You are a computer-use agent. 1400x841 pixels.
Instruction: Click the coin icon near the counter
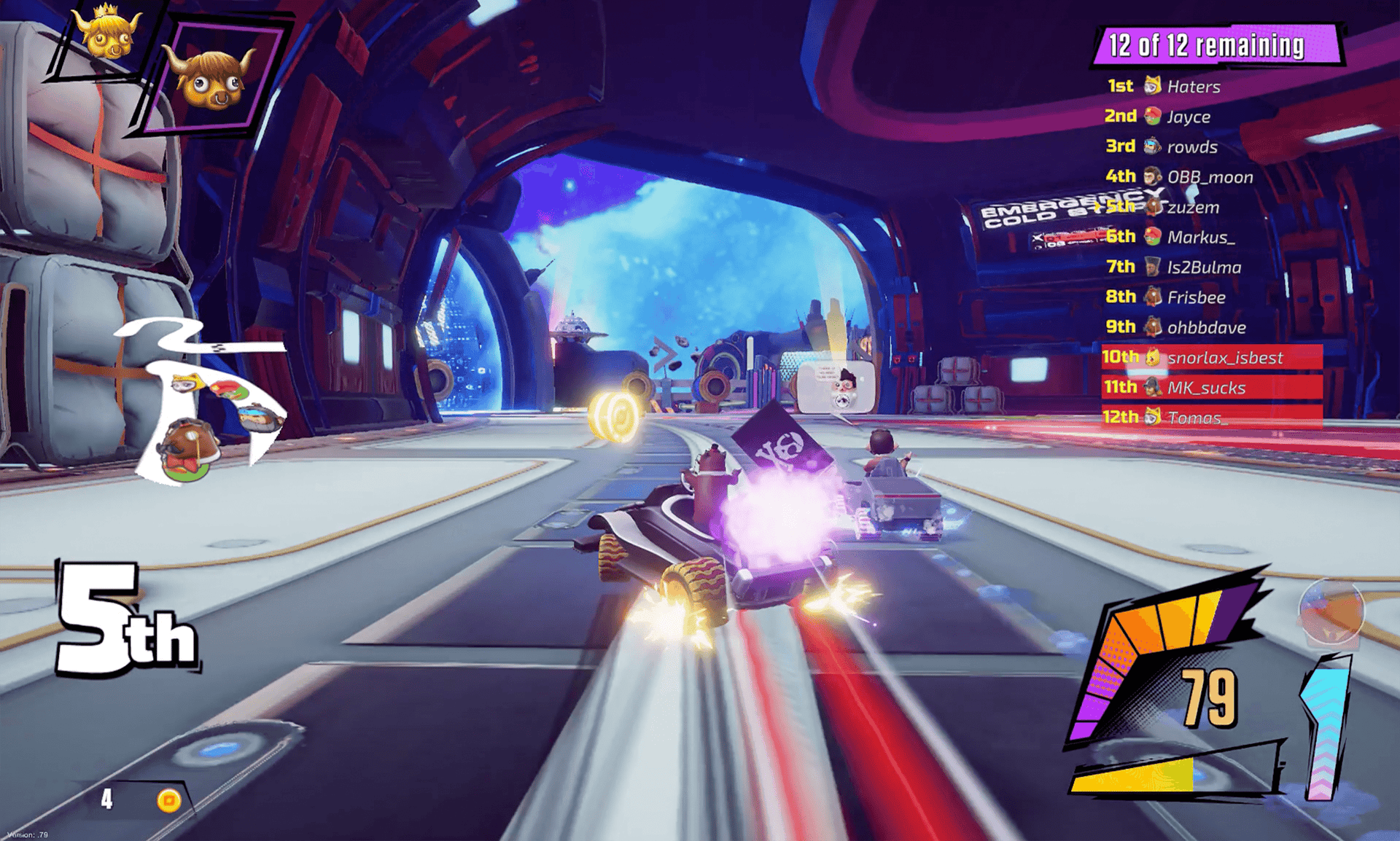pos(168,800)
